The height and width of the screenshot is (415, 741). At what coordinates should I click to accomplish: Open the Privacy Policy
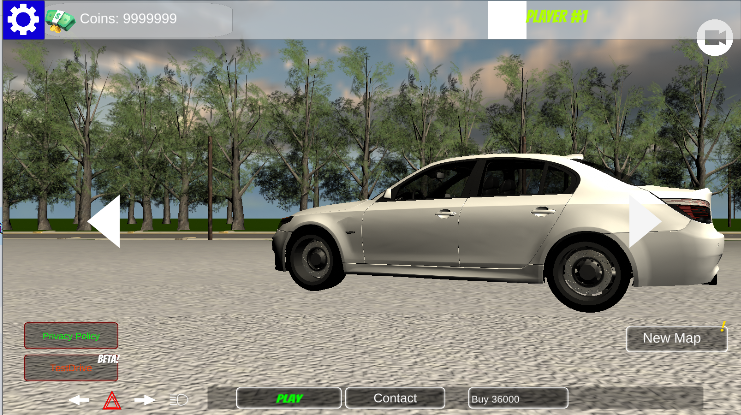pyautogui.click(x=71, y=336)
